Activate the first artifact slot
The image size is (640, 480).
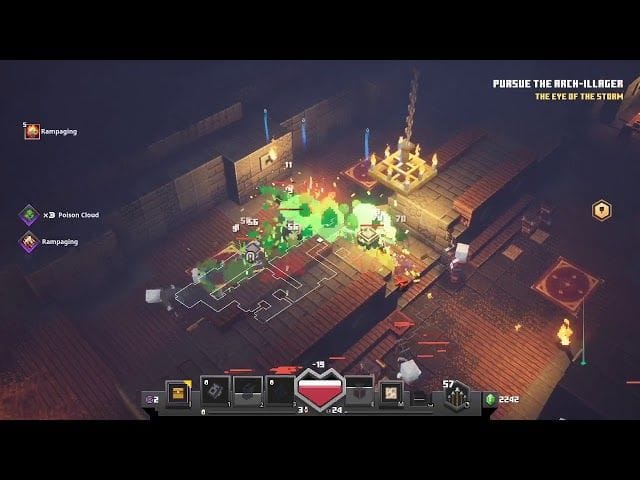click(x=216, y=391)
